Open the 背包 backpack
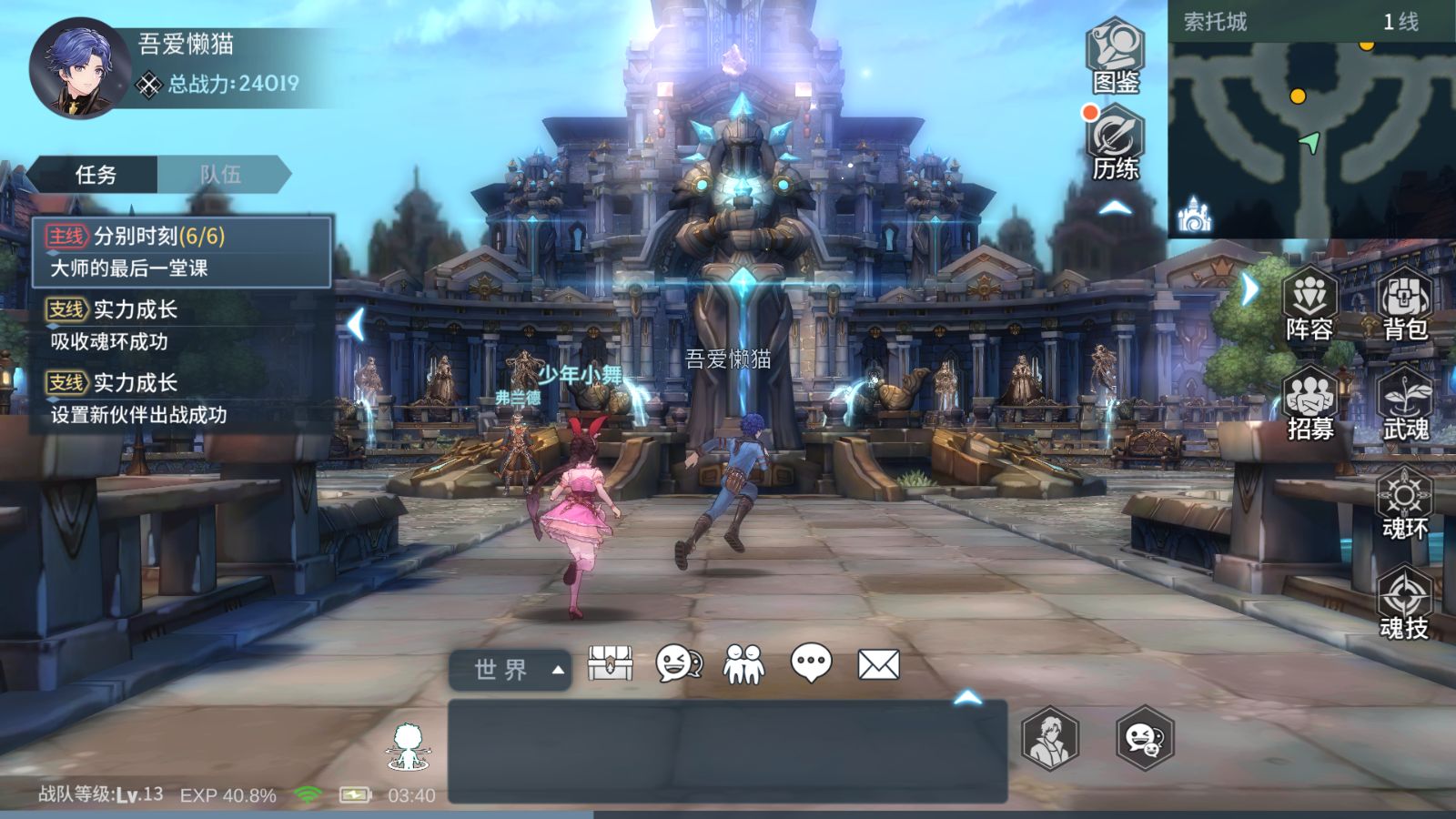 1405,305
